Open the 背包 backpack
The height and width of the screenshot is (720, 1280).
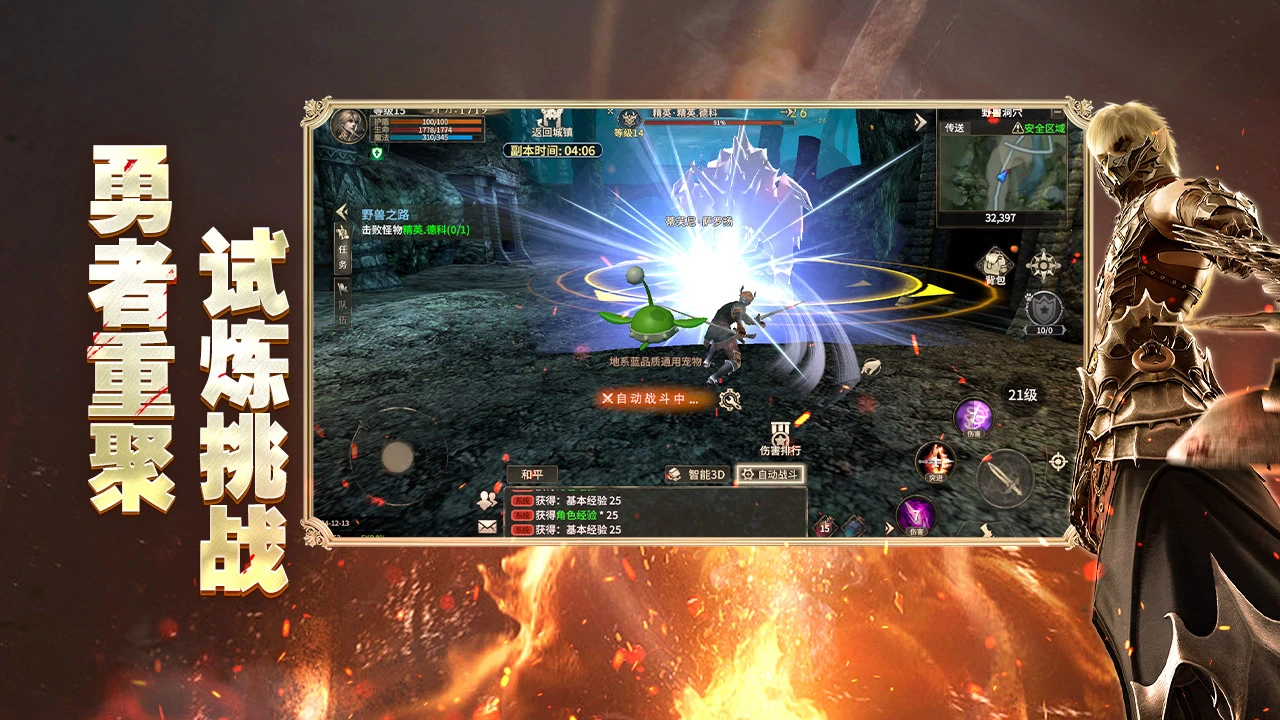(x=993, y=265)
